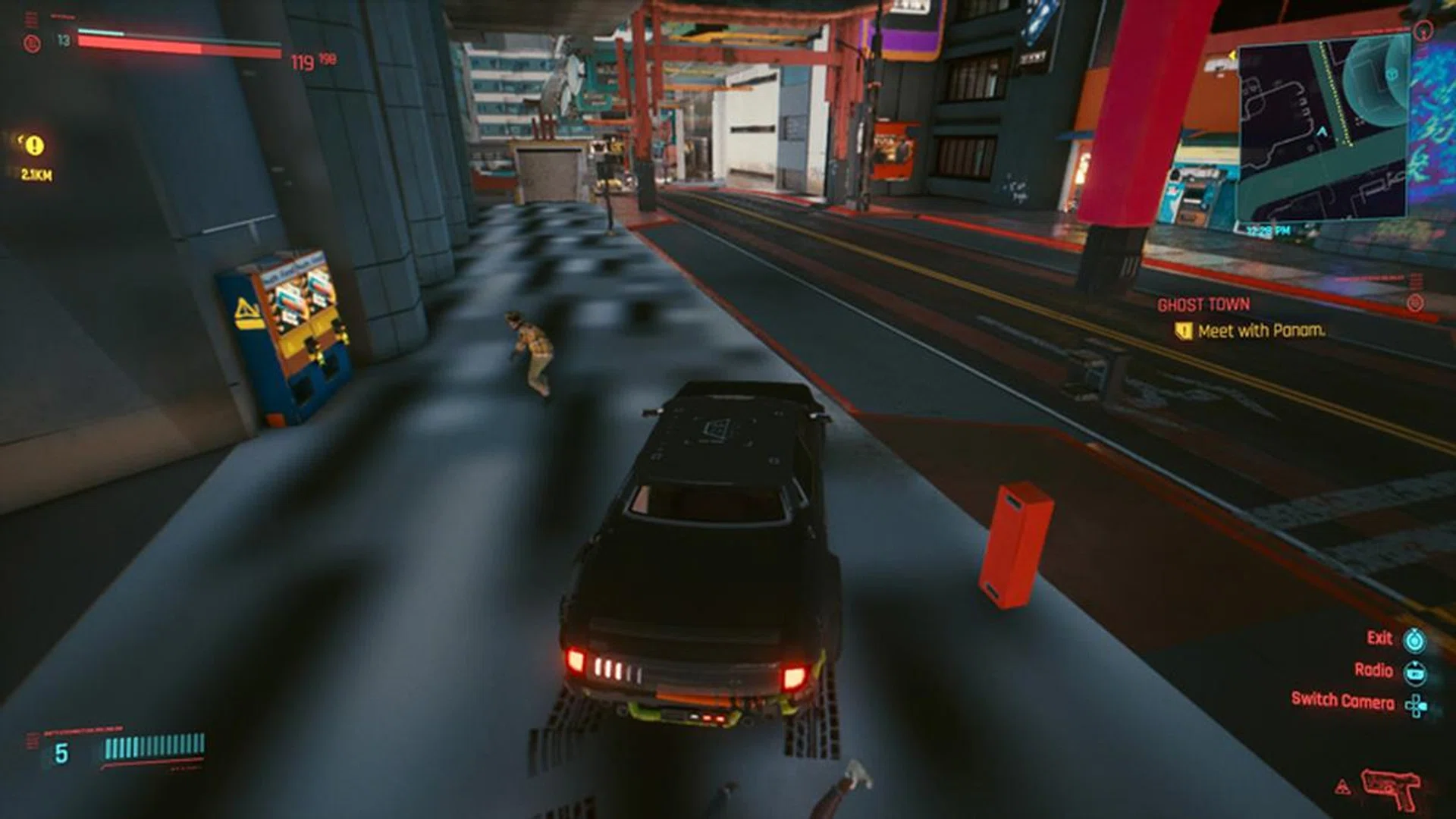Toggle the Radio control icon
This screenshot has height=819, width=1456.
pos(1415,673)
